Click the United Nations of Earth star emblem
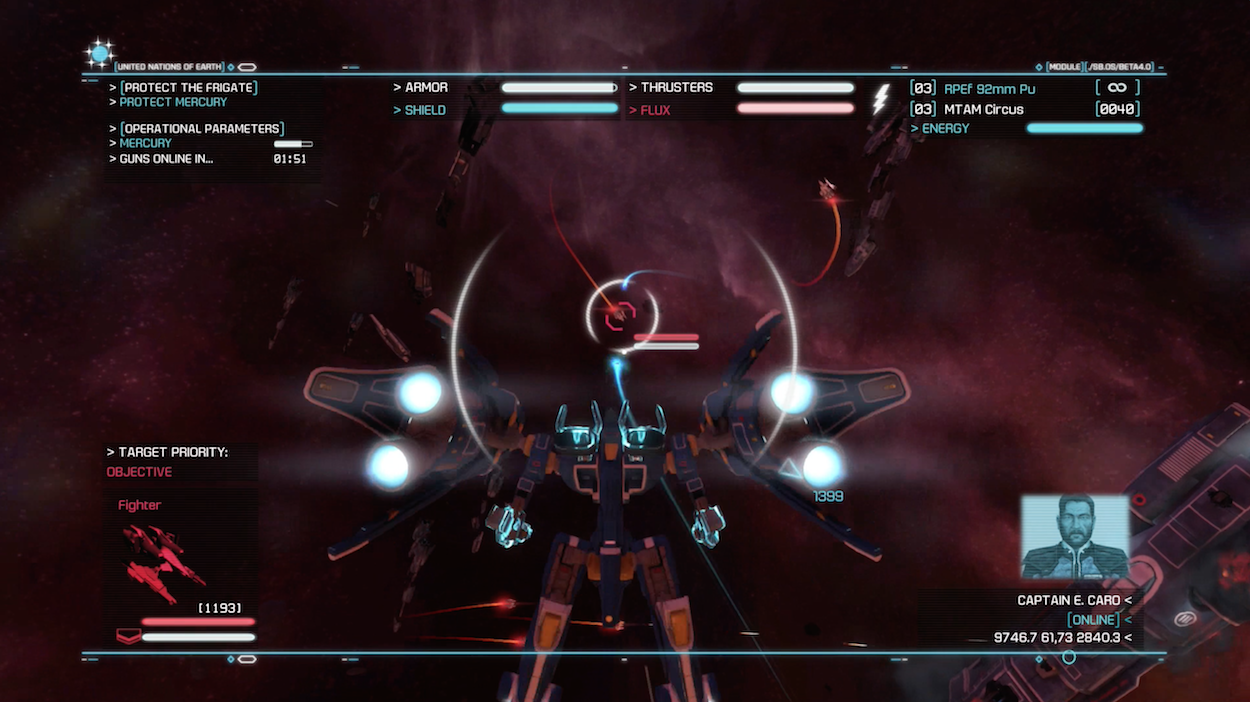Viewport: 1250px width, 702px height. 100,53
